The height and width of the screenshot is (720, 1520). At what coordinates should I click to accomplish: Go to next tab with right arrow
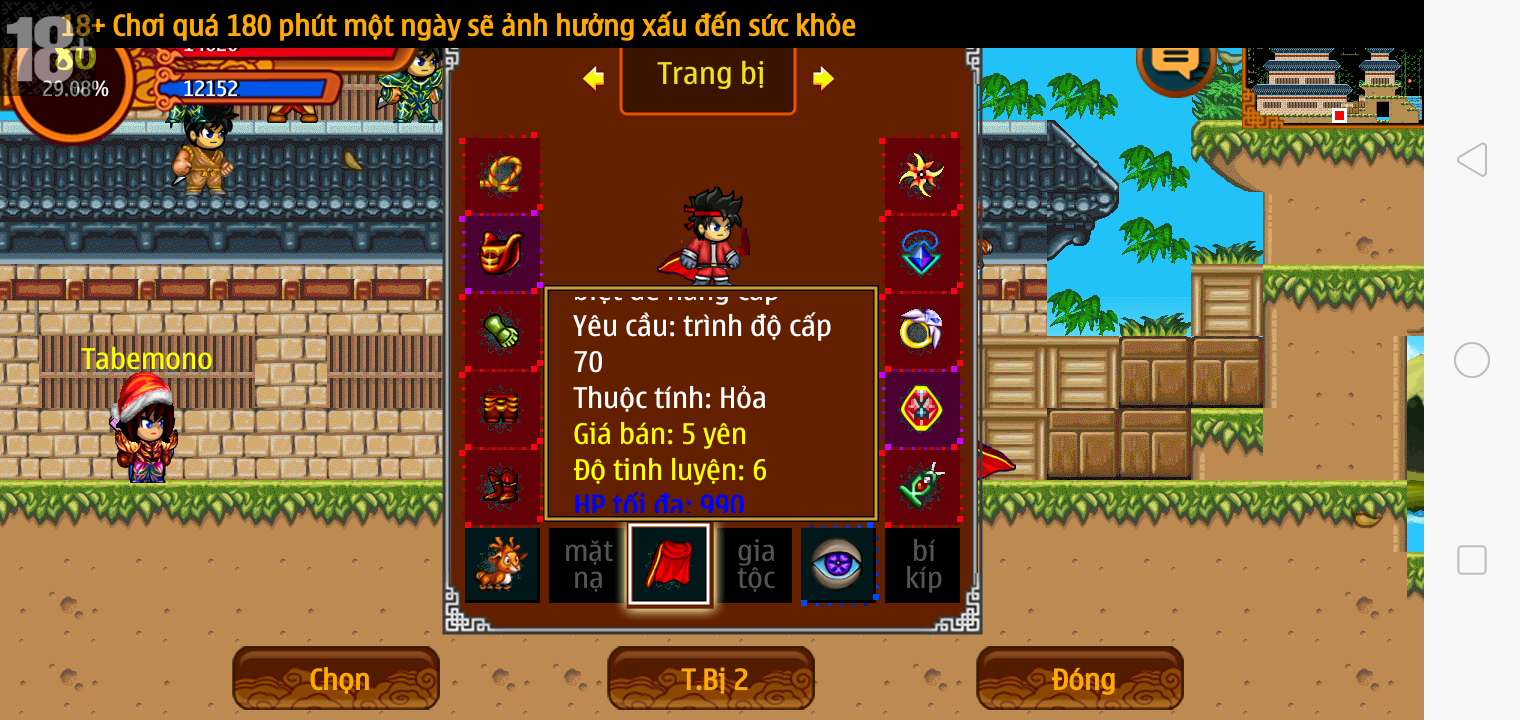click(823, 78)
